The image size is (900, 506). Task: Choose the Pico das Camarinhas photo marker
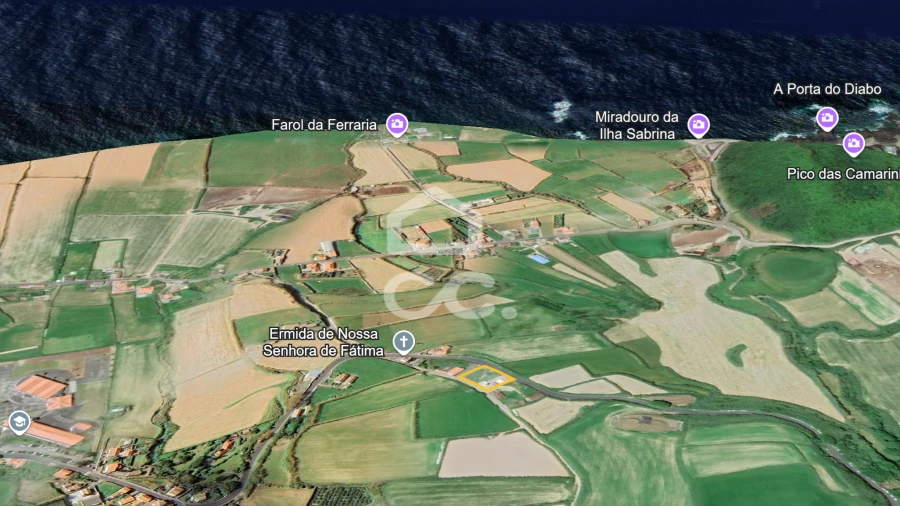(853, 143)
